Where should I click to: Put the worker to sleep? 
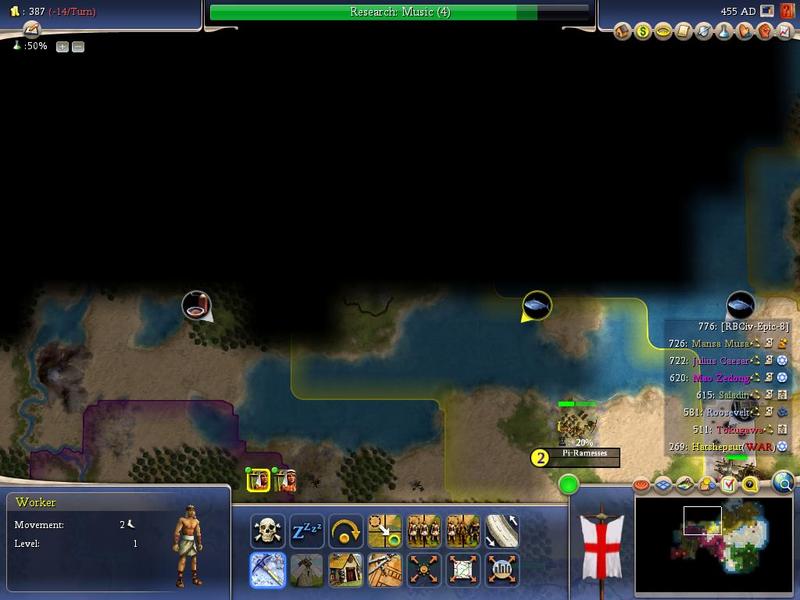[x=306, y=530]
